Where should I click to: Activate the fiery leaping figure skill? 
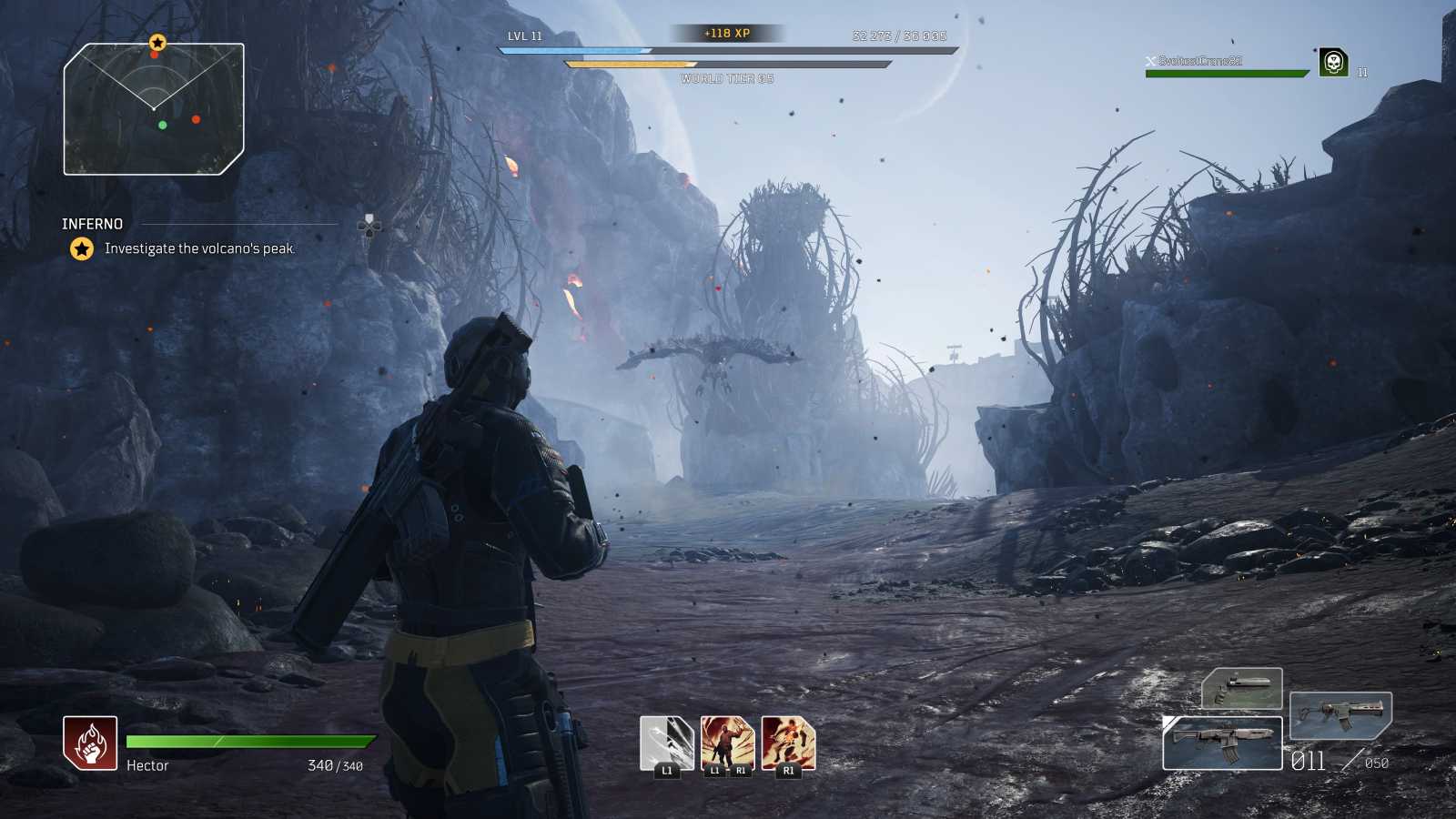[x=788, y=743]
